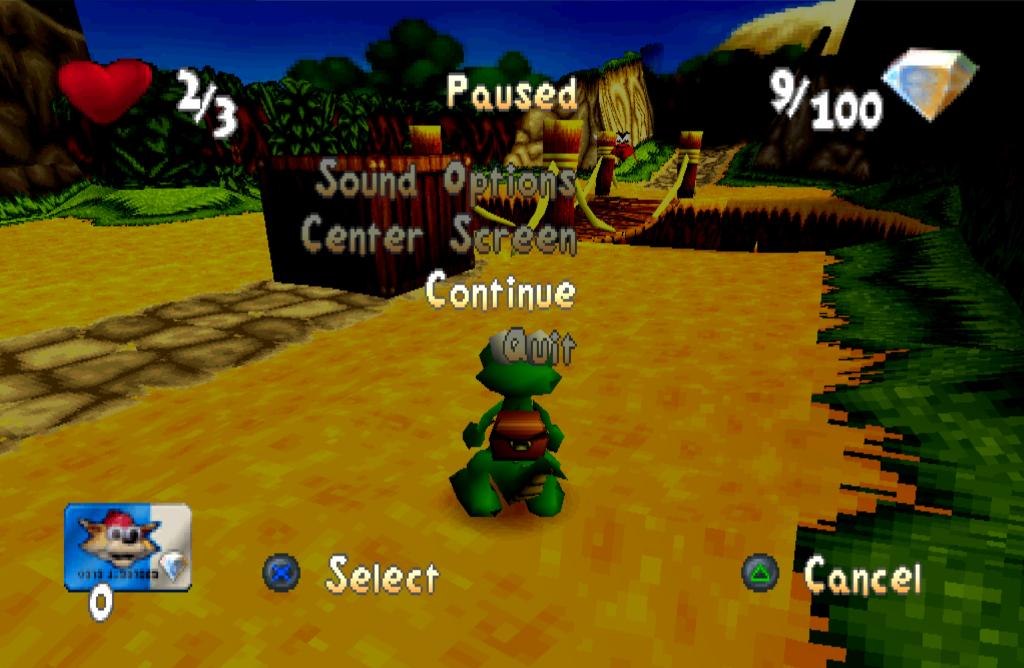Click the Gobbo card icon
The width and height of the screenshot is (1024, 668).
[x=127, y=546]
